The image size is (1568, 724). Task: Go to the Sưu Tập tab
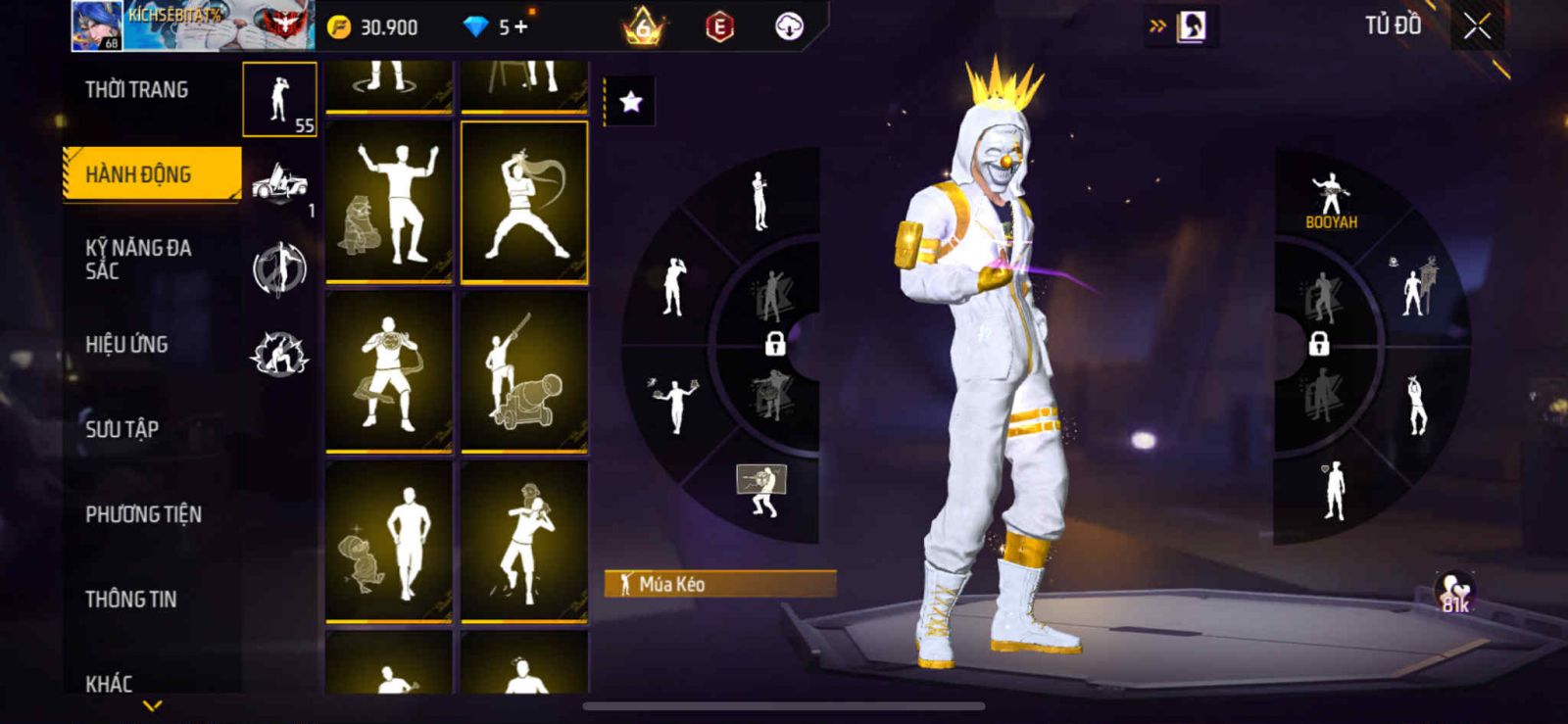122,429
